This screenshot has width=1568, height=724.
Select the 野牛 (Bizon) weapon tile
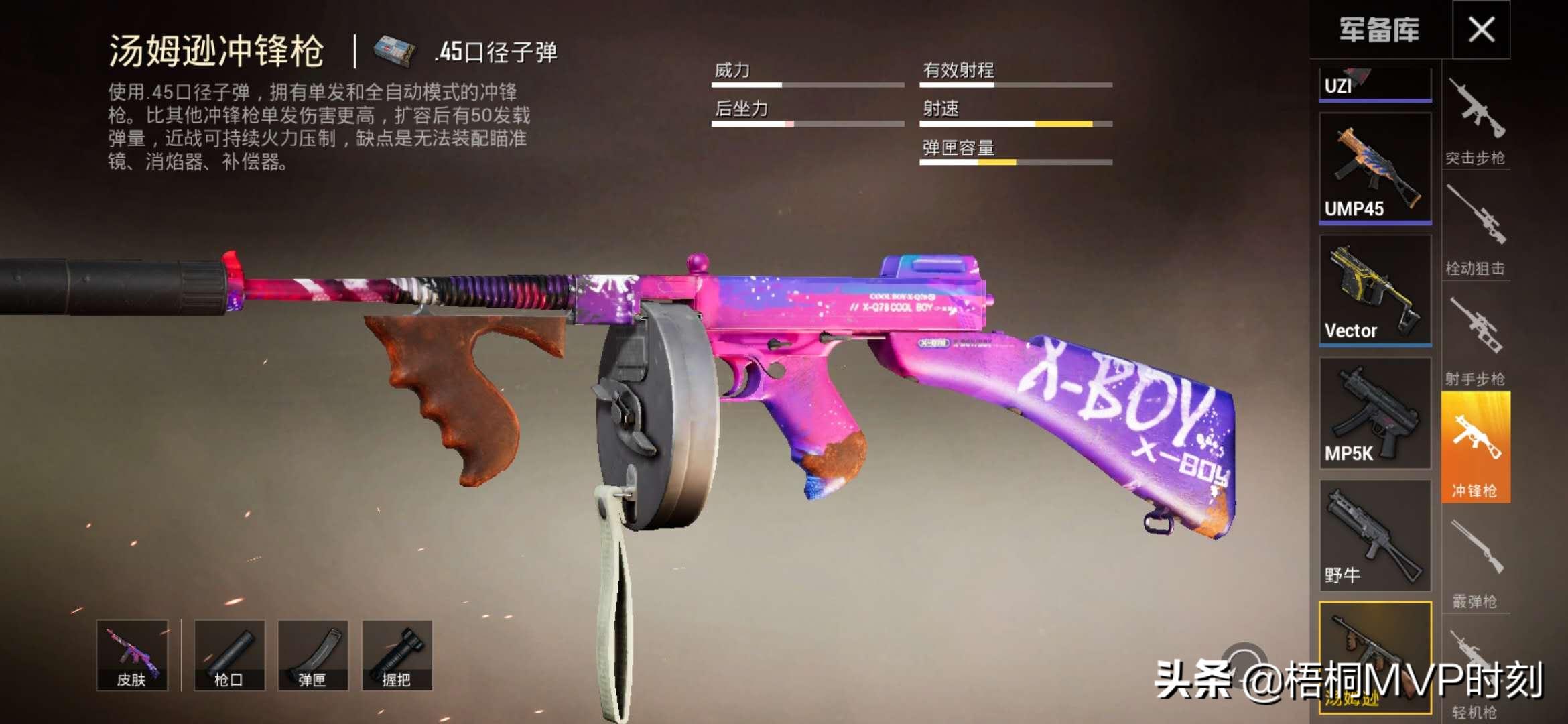point(1375,535)
